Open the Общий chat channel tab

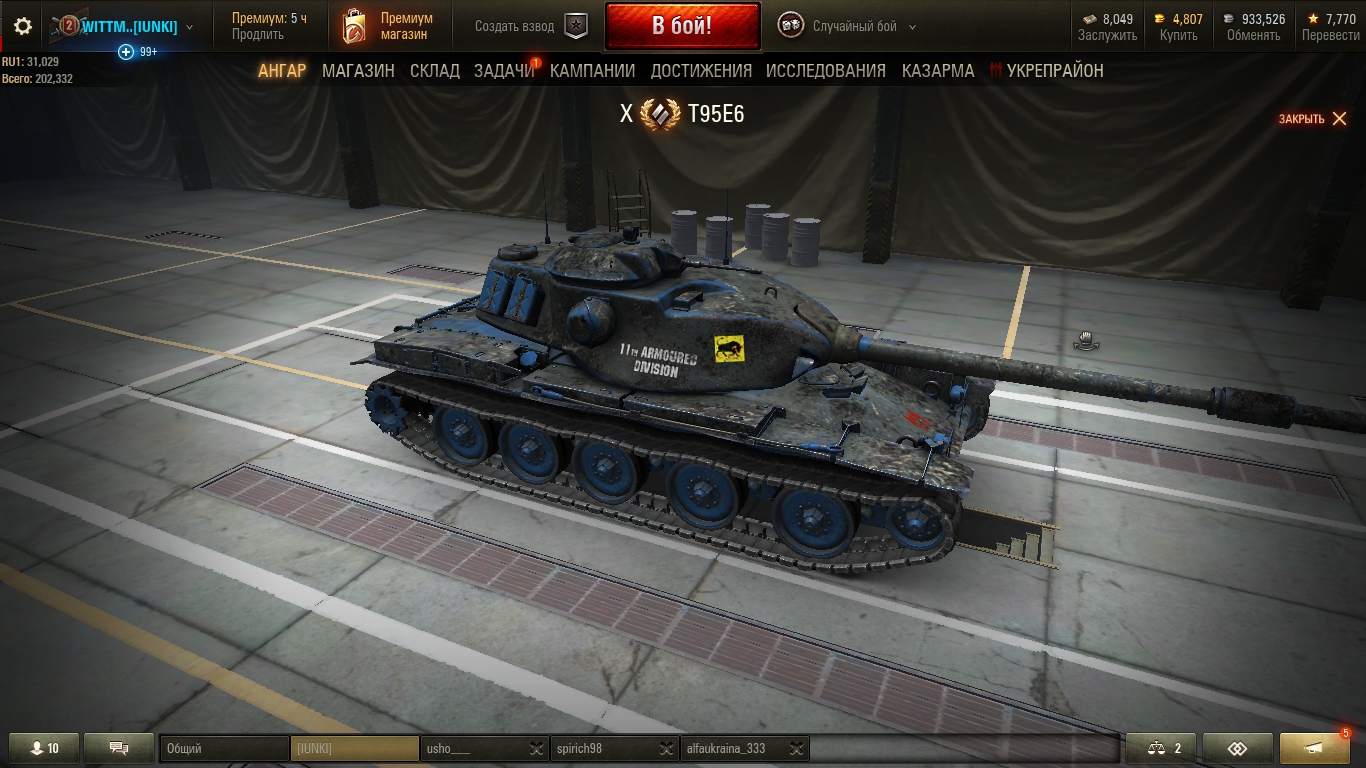pos(223,748)
